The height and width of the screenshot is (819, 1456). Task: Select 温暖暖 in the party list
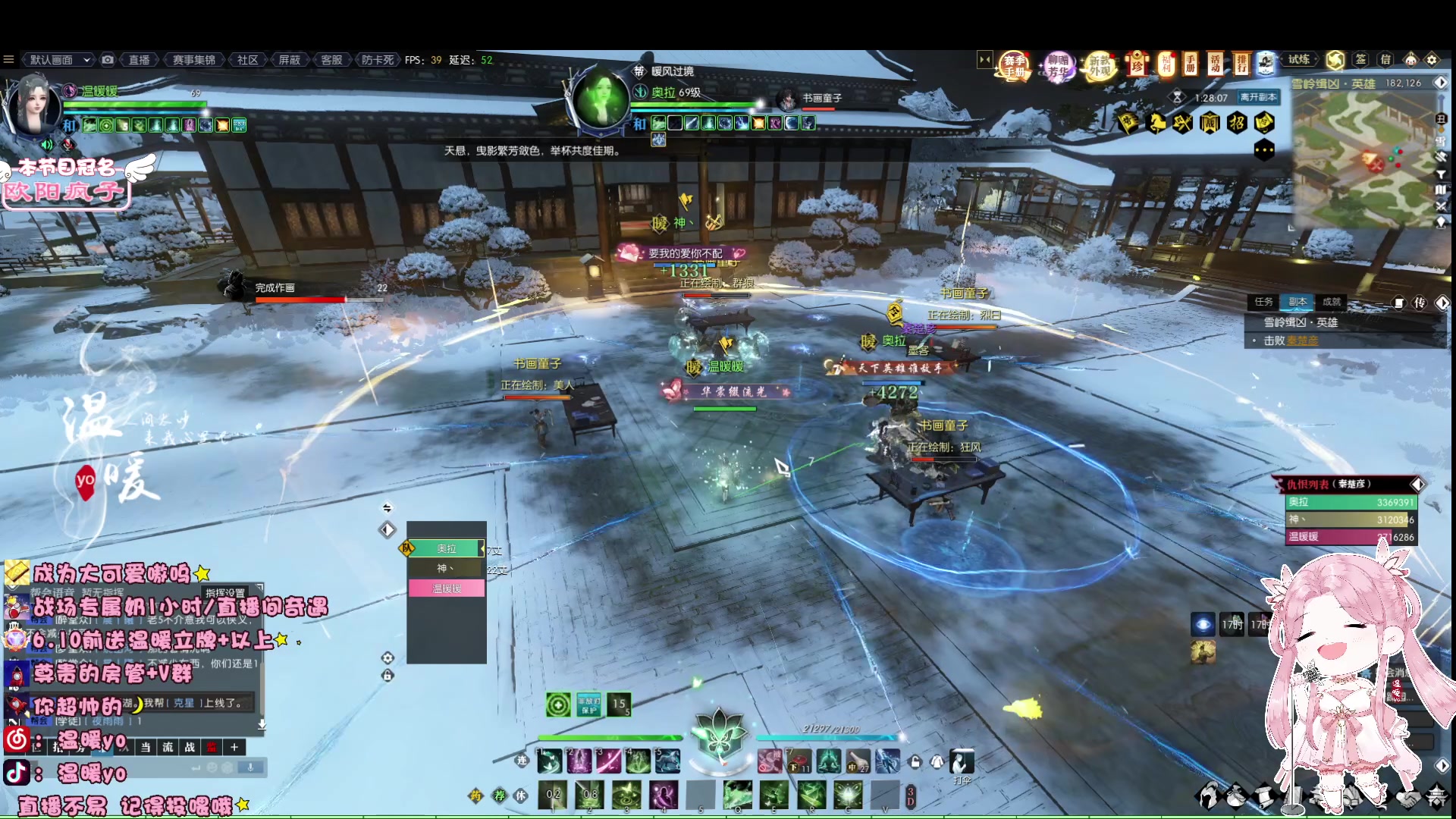click(x=446, y=588)
